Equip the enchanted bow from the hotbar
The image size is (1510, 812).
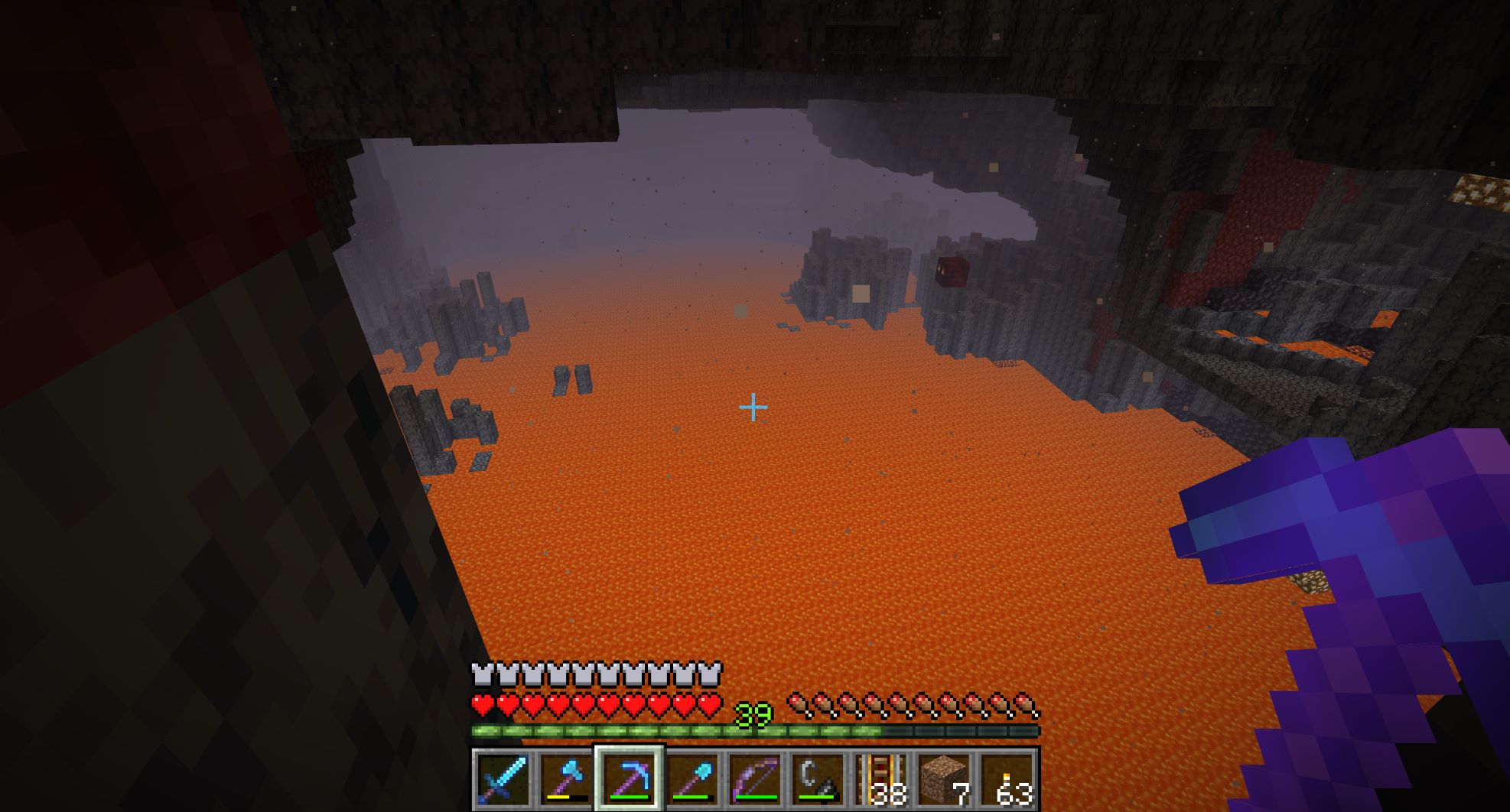tap(755, 779)
